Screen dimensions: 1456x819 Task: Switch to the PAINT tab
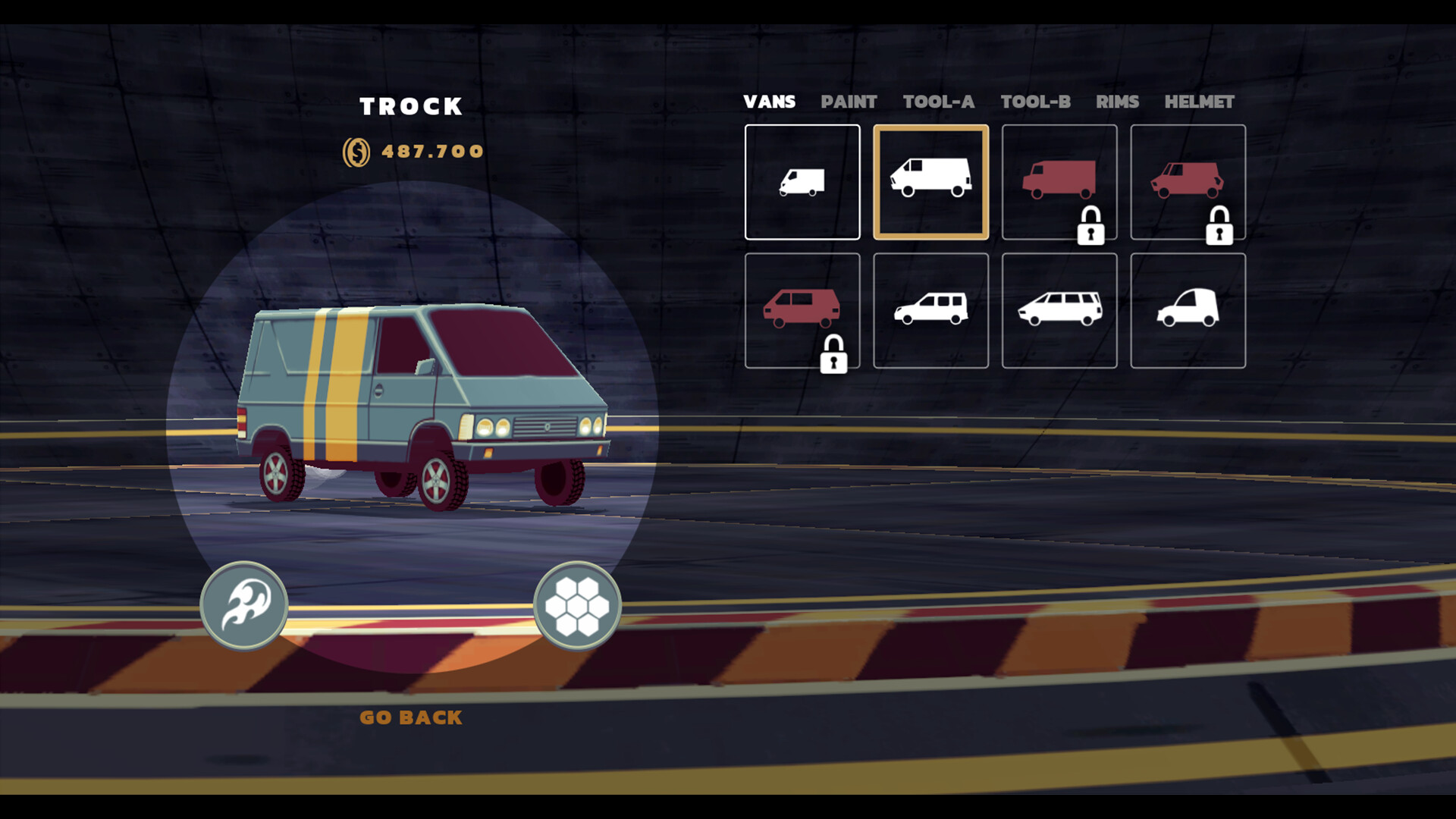tap(850, 102)
